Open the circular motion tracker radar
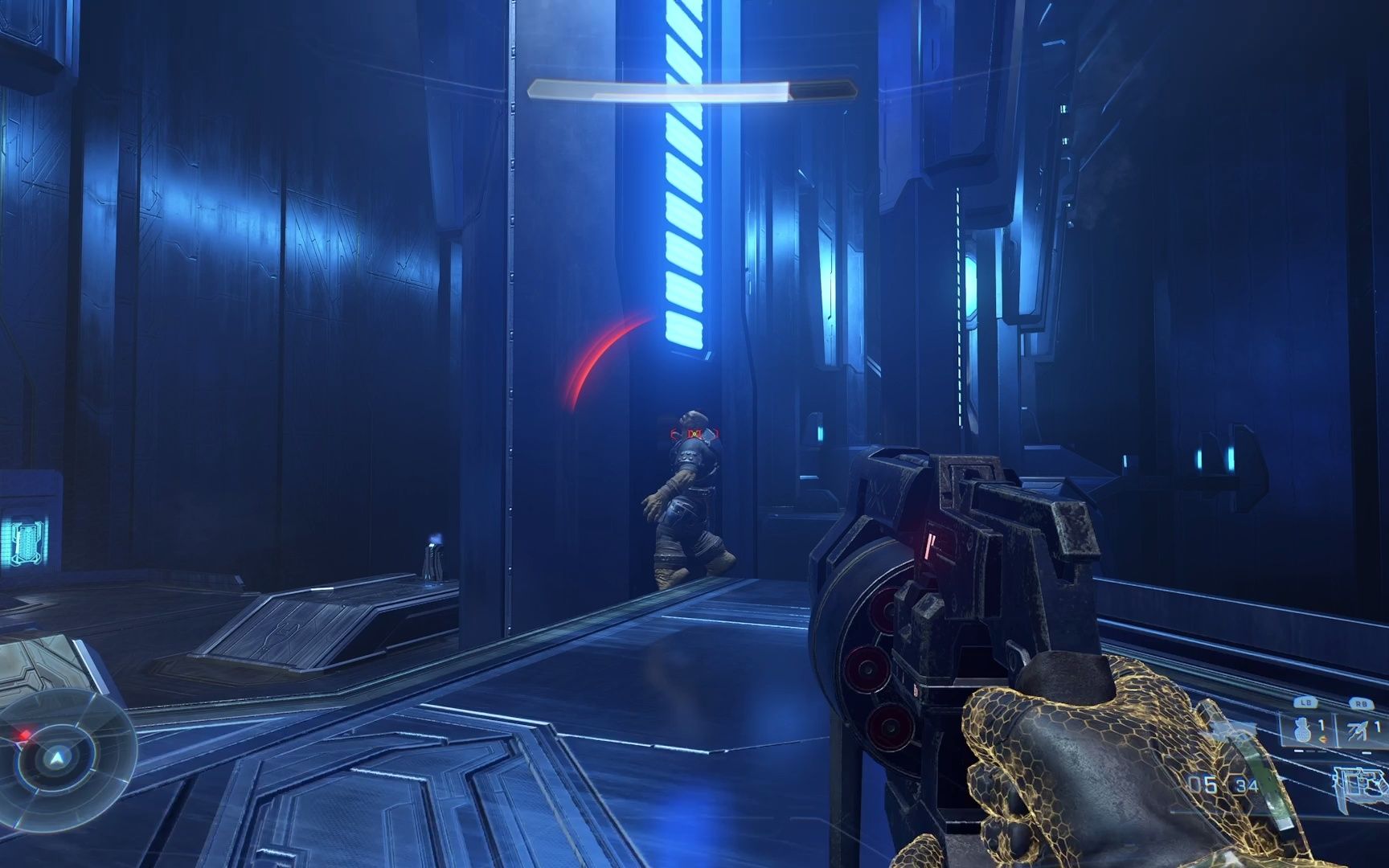 [x=56, y=755]
